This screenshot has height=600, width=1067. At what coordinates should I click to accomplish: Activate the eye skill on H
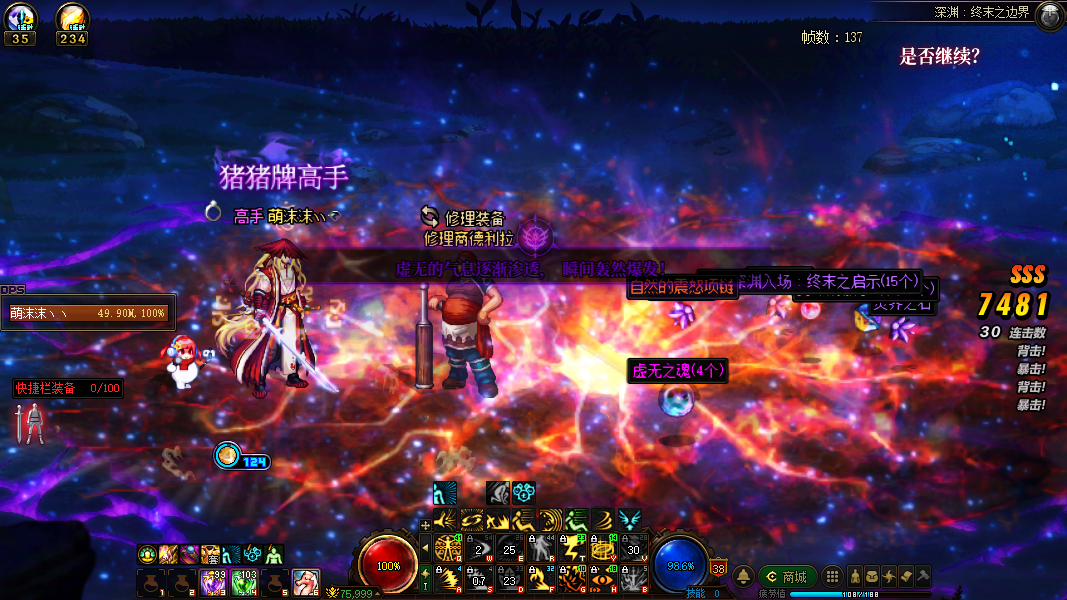pos(603,578)
